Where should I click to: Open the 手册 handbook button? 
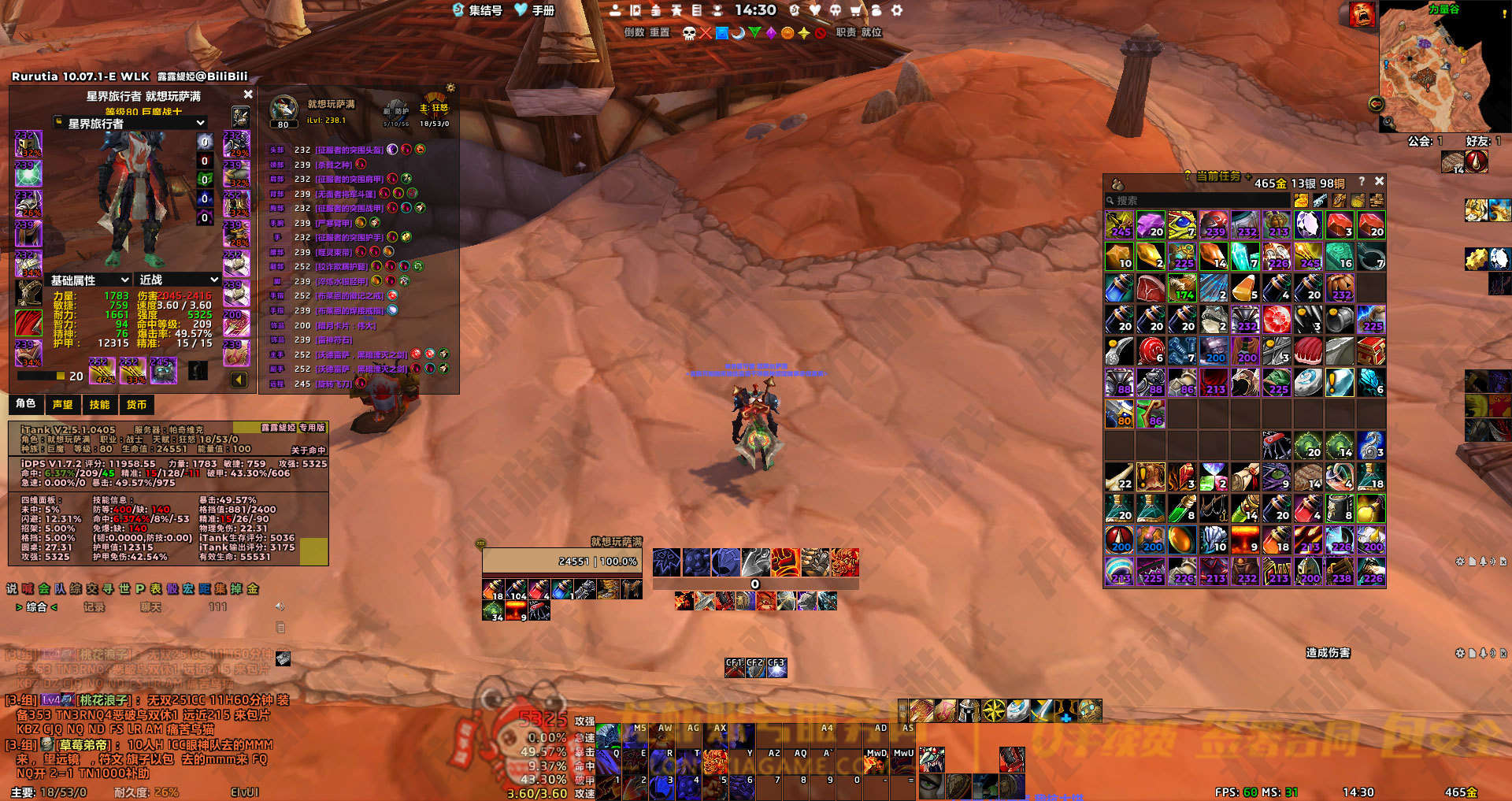(535, 10)
